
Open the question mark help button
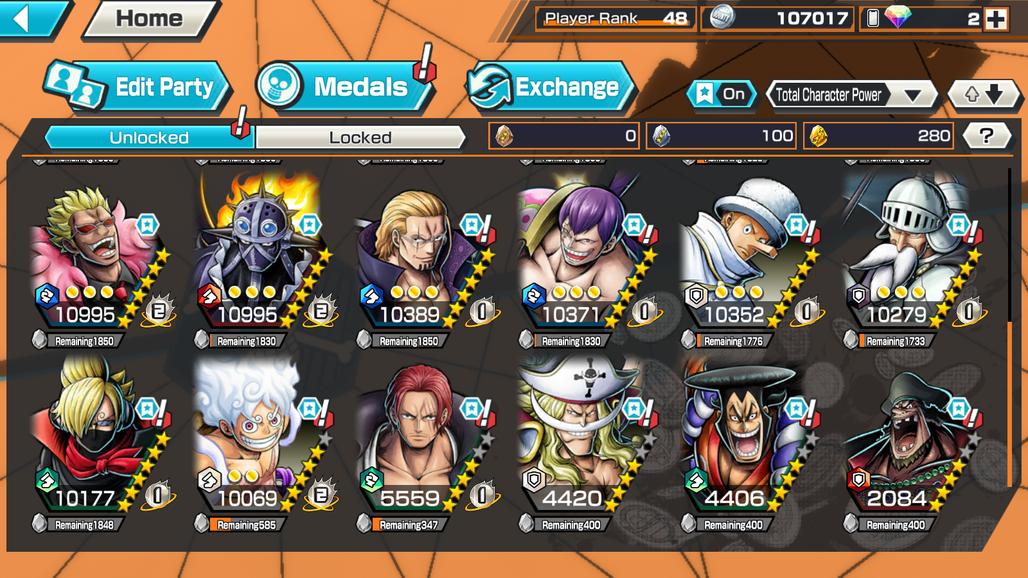pos(986,136)
